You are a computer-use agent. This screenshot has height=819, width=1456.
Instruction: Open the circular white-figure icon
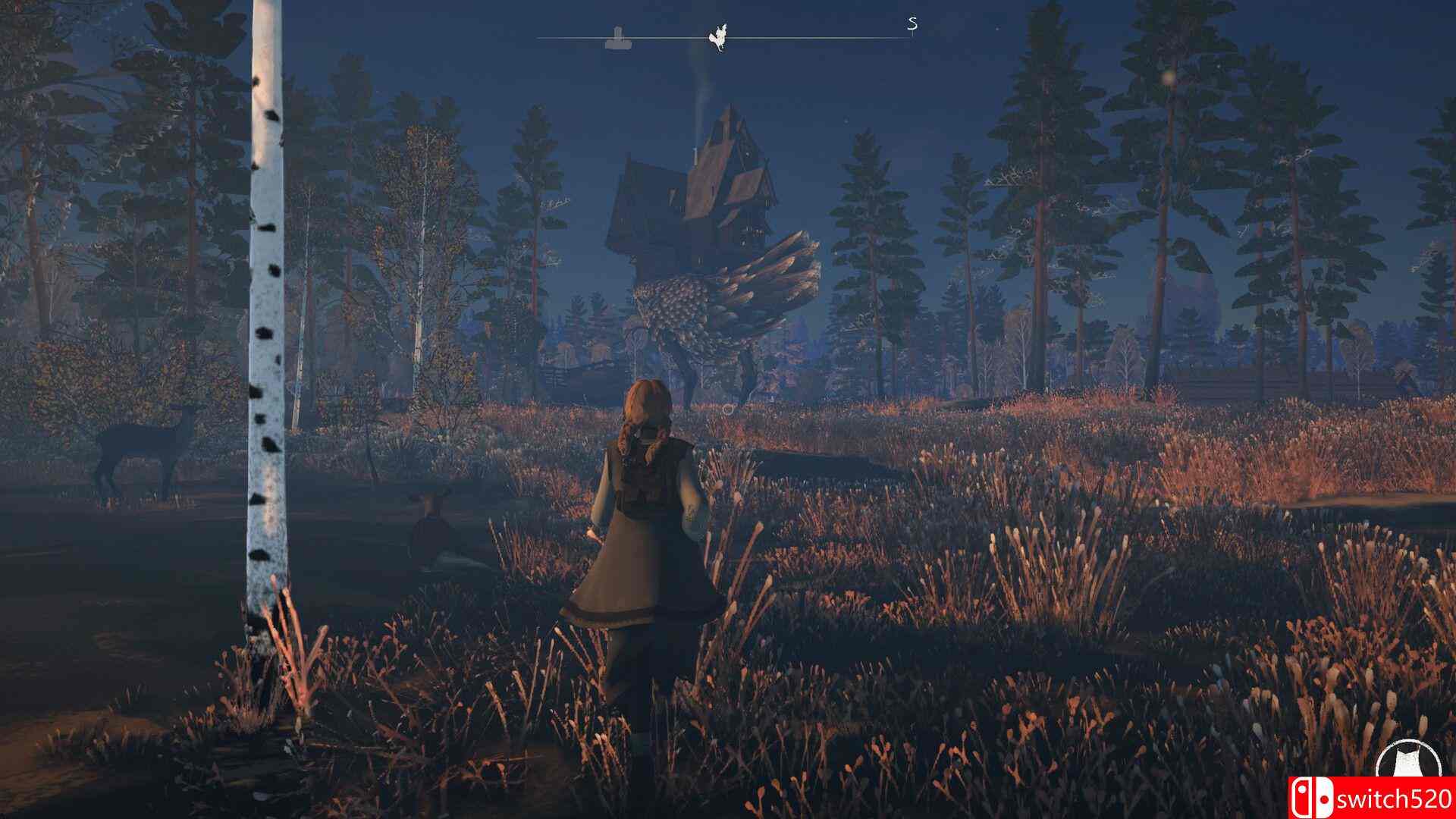coord(1406,767)
